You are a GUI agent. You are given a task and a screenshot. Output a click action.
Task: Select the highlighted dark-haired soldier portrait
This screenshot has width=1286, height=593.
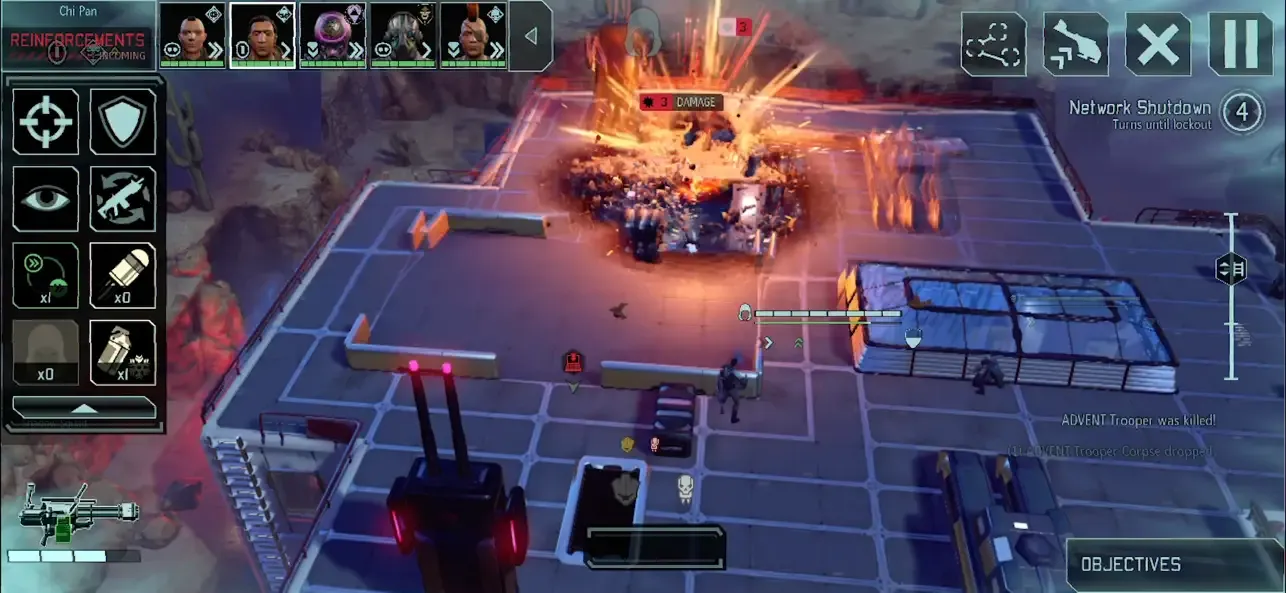pyautogui.click(x=262, y=35)
